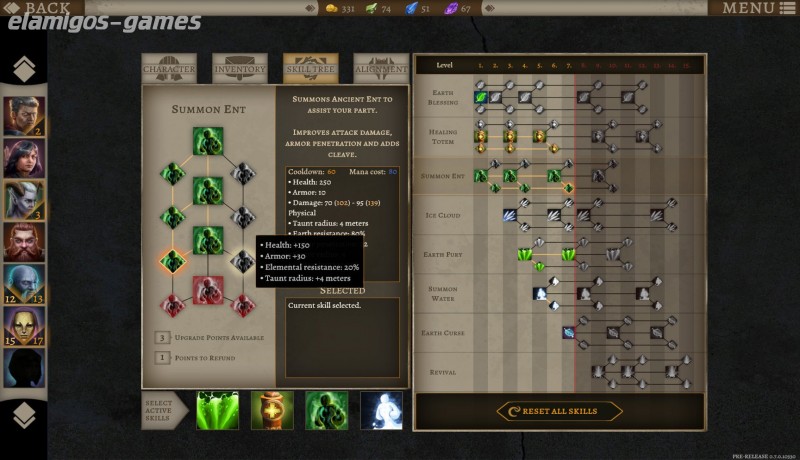Select the blue-skinned bald character portrait
The width and height of the screenshot is (800, 460).
(x=24, y=284)
